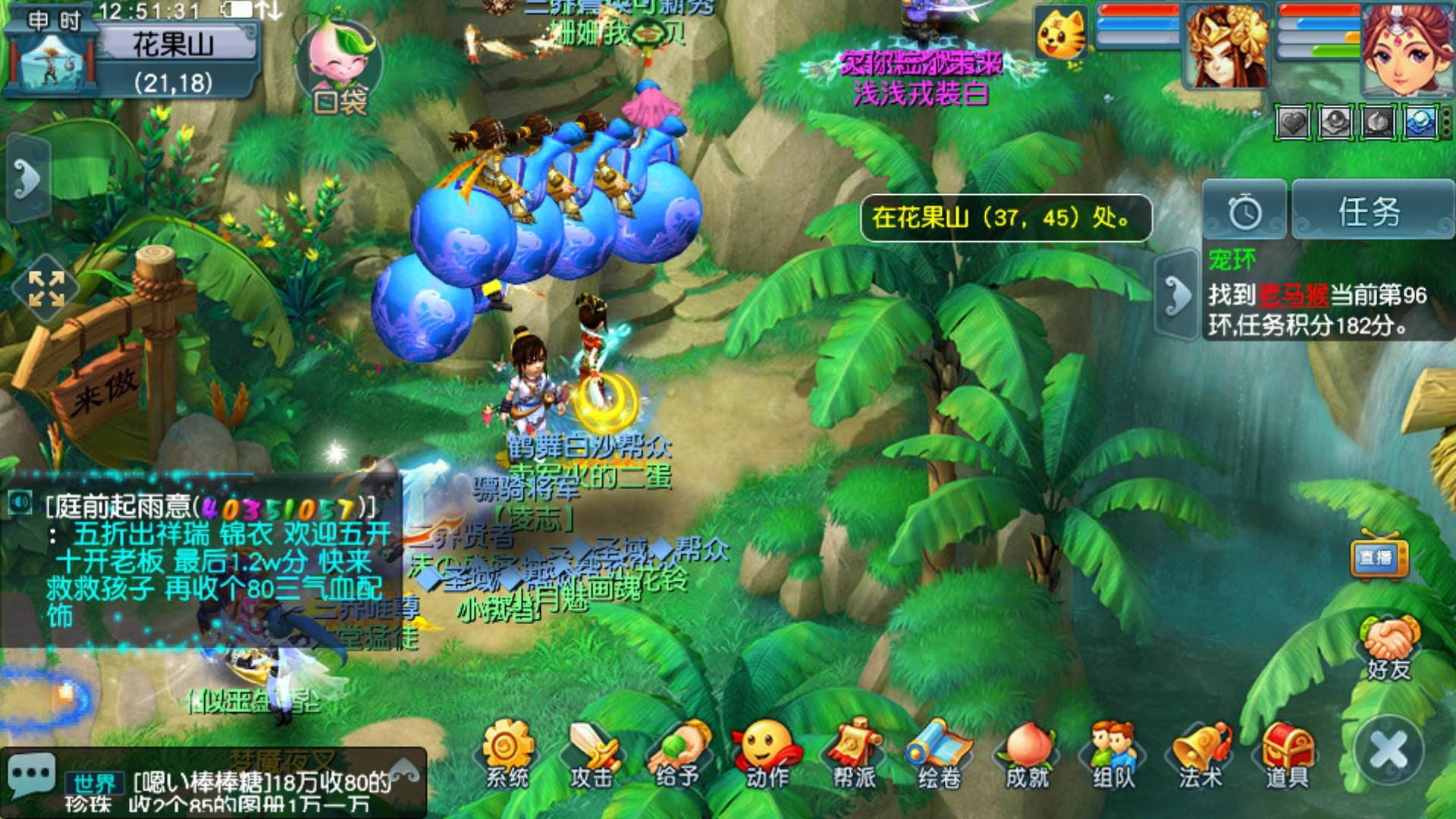The width and height of the screenshot is (1456, 819).
Task: Open the 绘卷 scroll menu
Action: pyautogui.click(x=940, y=755)
